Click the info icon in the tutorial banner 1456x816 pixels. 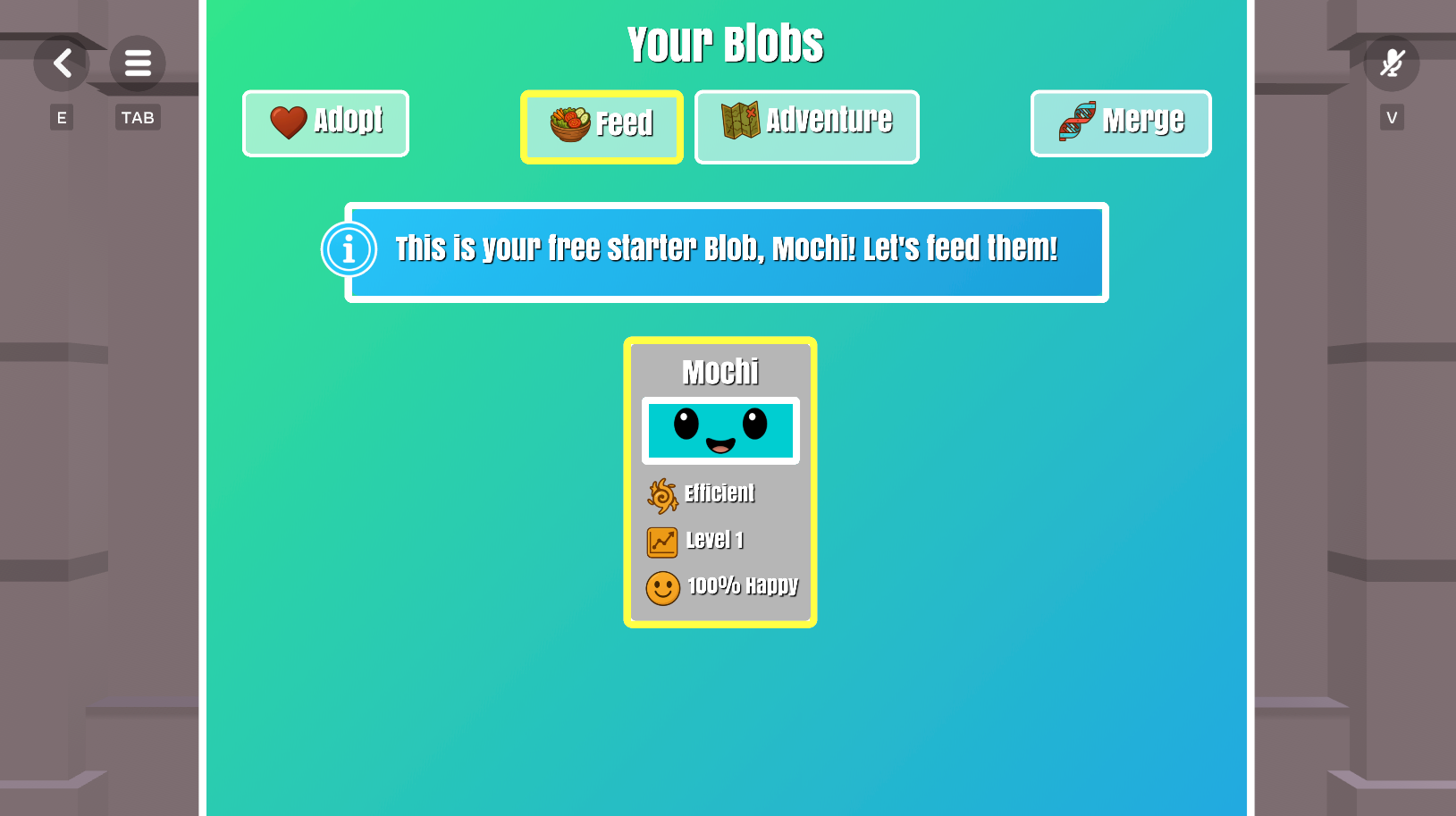point(348,250)
